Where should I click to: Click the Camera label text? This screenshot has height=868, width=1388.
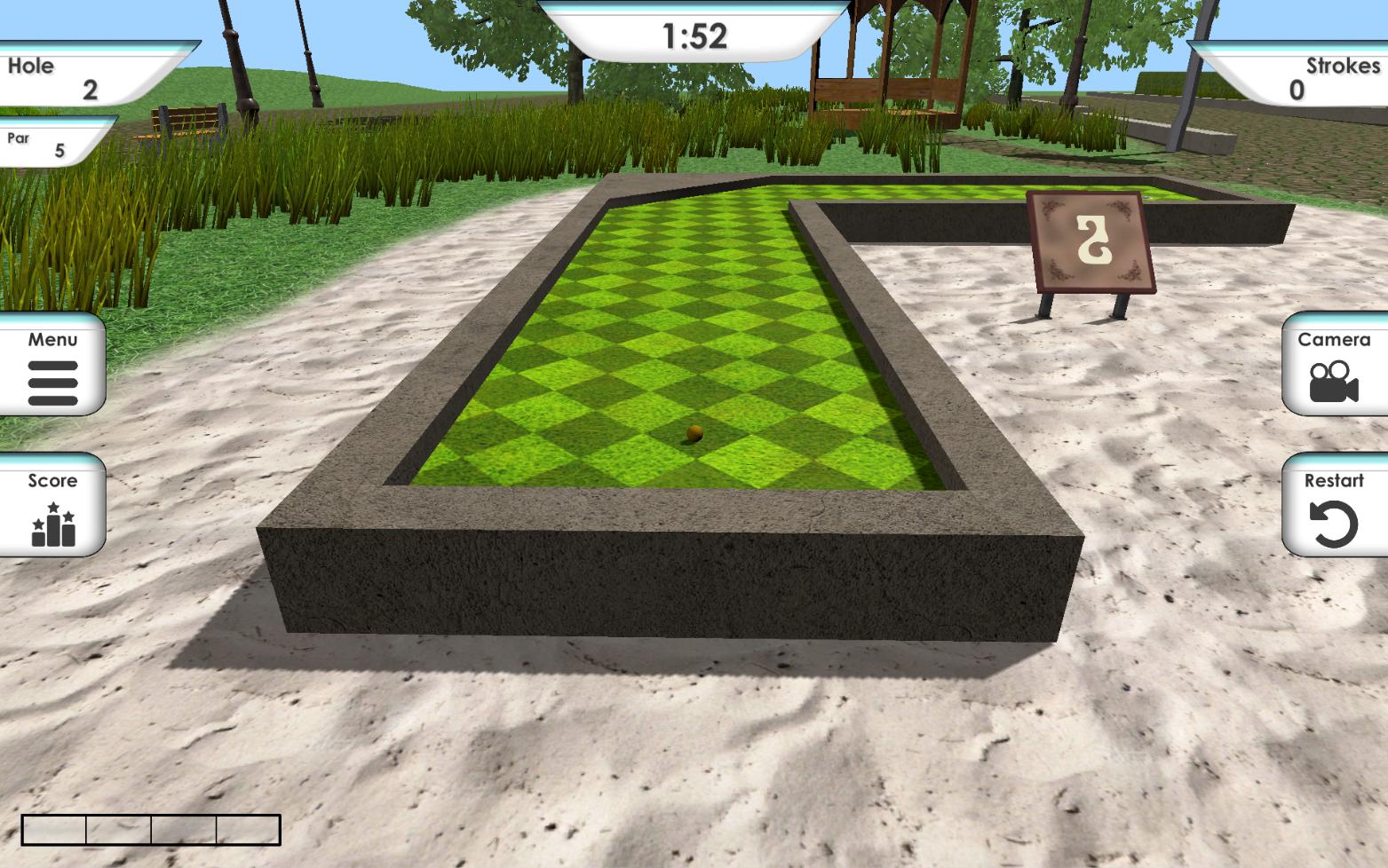[1333, 339]
